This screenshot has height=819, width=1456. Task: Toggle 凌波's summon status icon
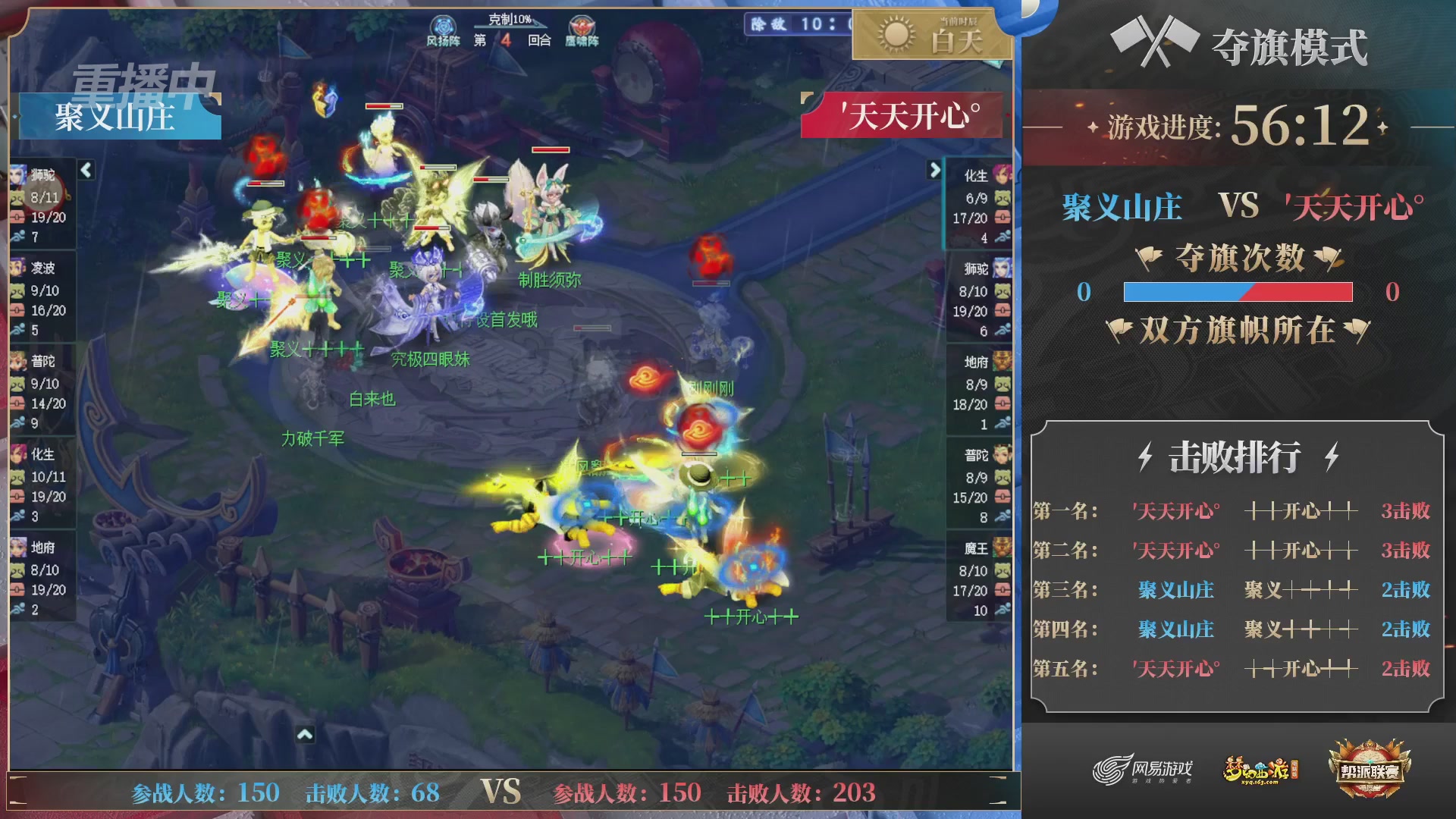pos(17,292)
